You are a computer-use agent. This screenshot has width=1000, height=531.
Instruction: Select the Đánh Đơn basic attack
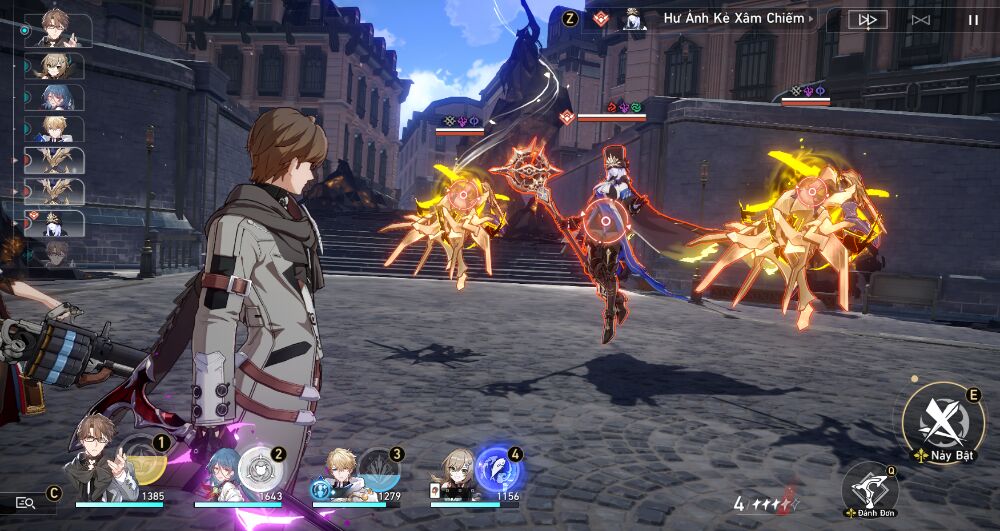tap(868, 487)
